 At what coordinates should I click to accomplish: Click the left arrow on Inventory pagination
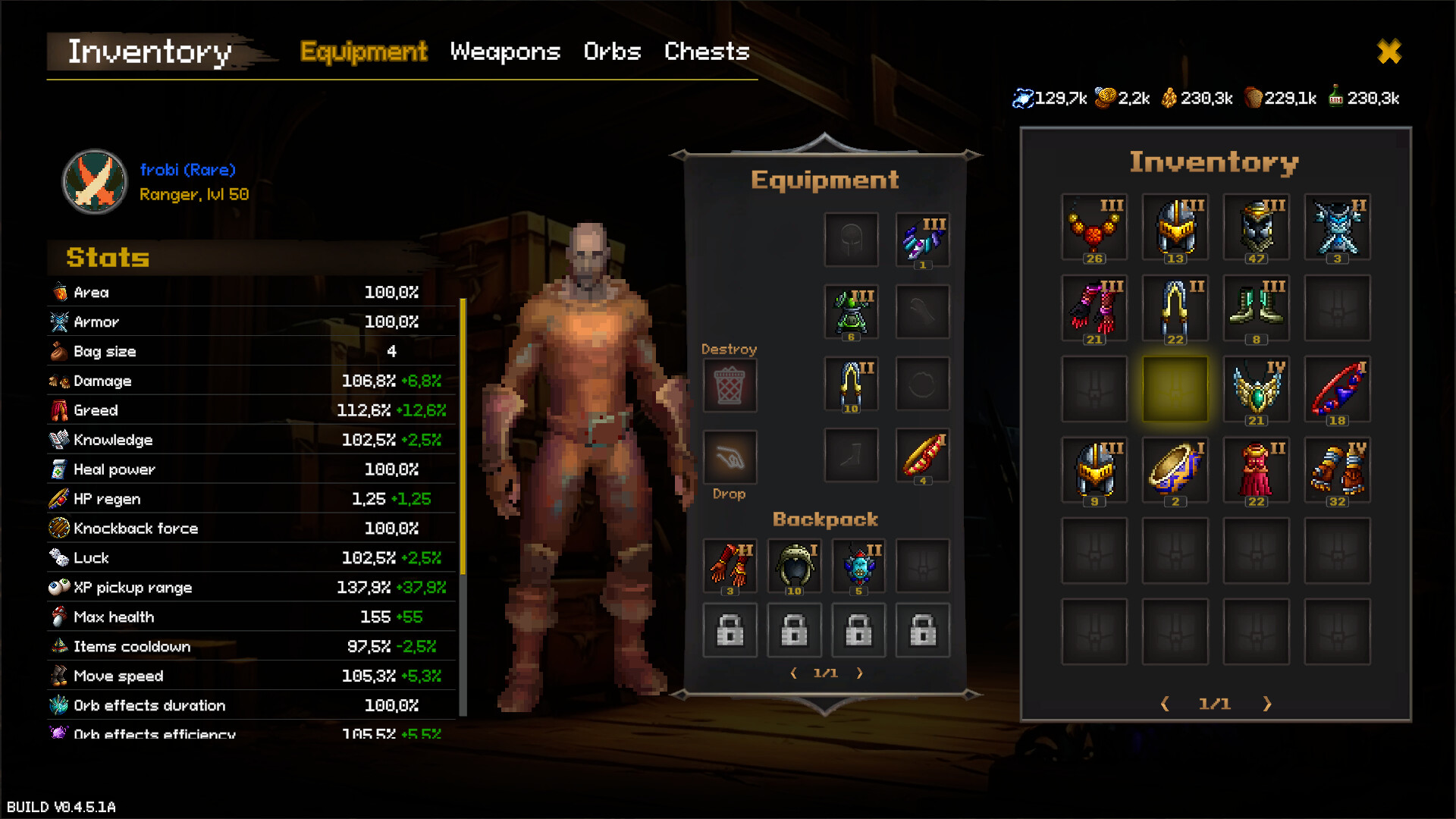(1165, 704)
